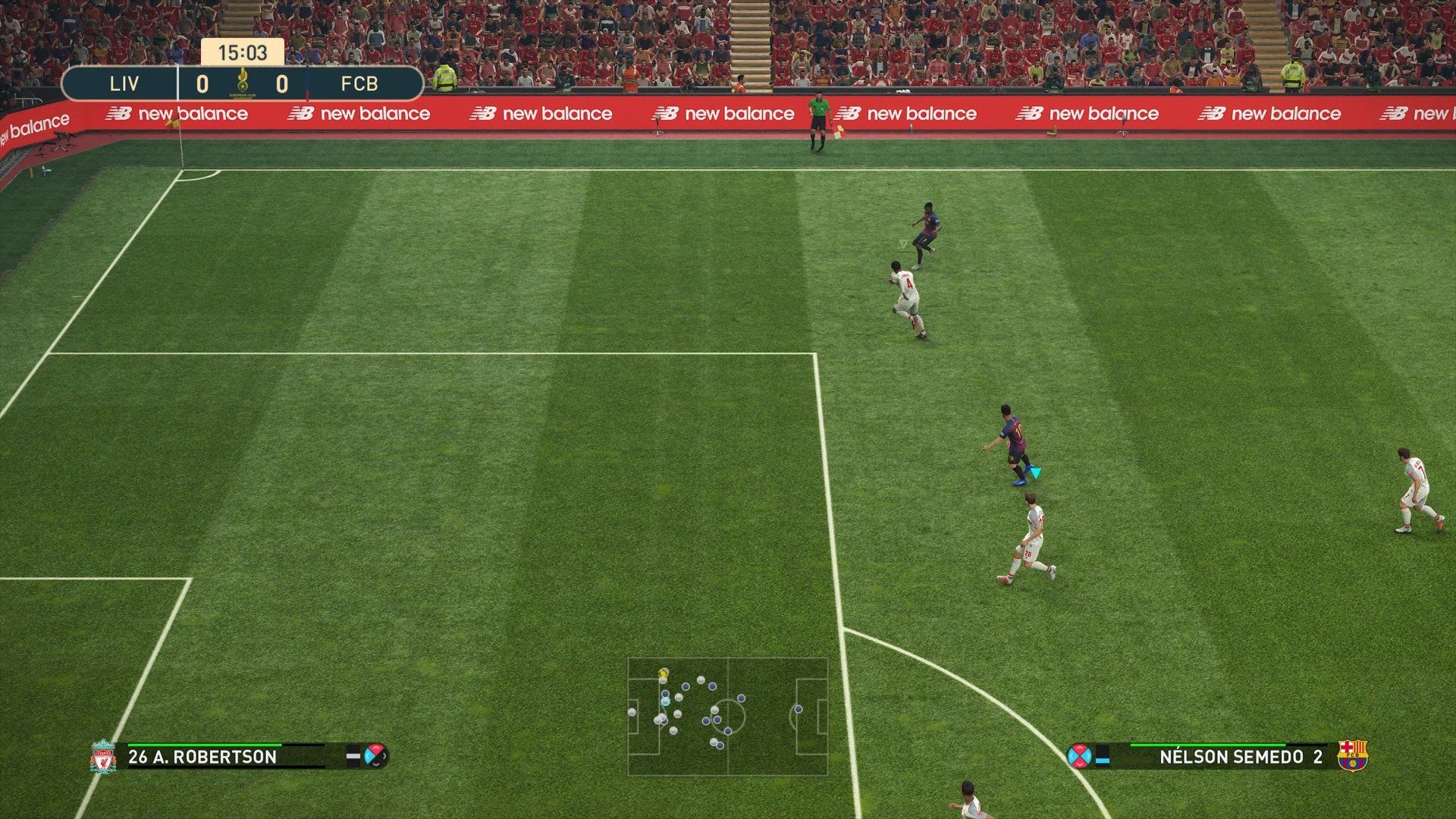Click the halftime indicator line on the scoreboard
The image size is (1456, 819).
(305, 83)
